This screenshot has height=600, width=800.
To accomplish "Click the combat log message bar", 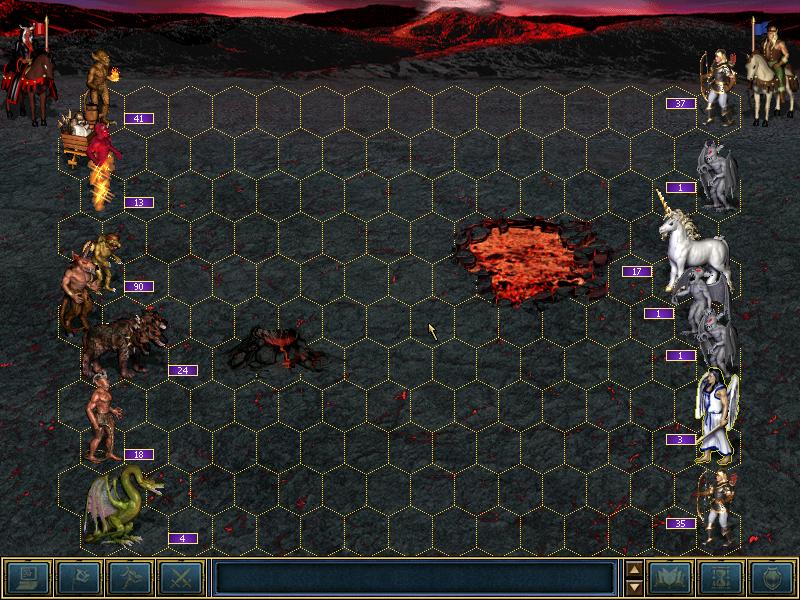I will 414,577.
